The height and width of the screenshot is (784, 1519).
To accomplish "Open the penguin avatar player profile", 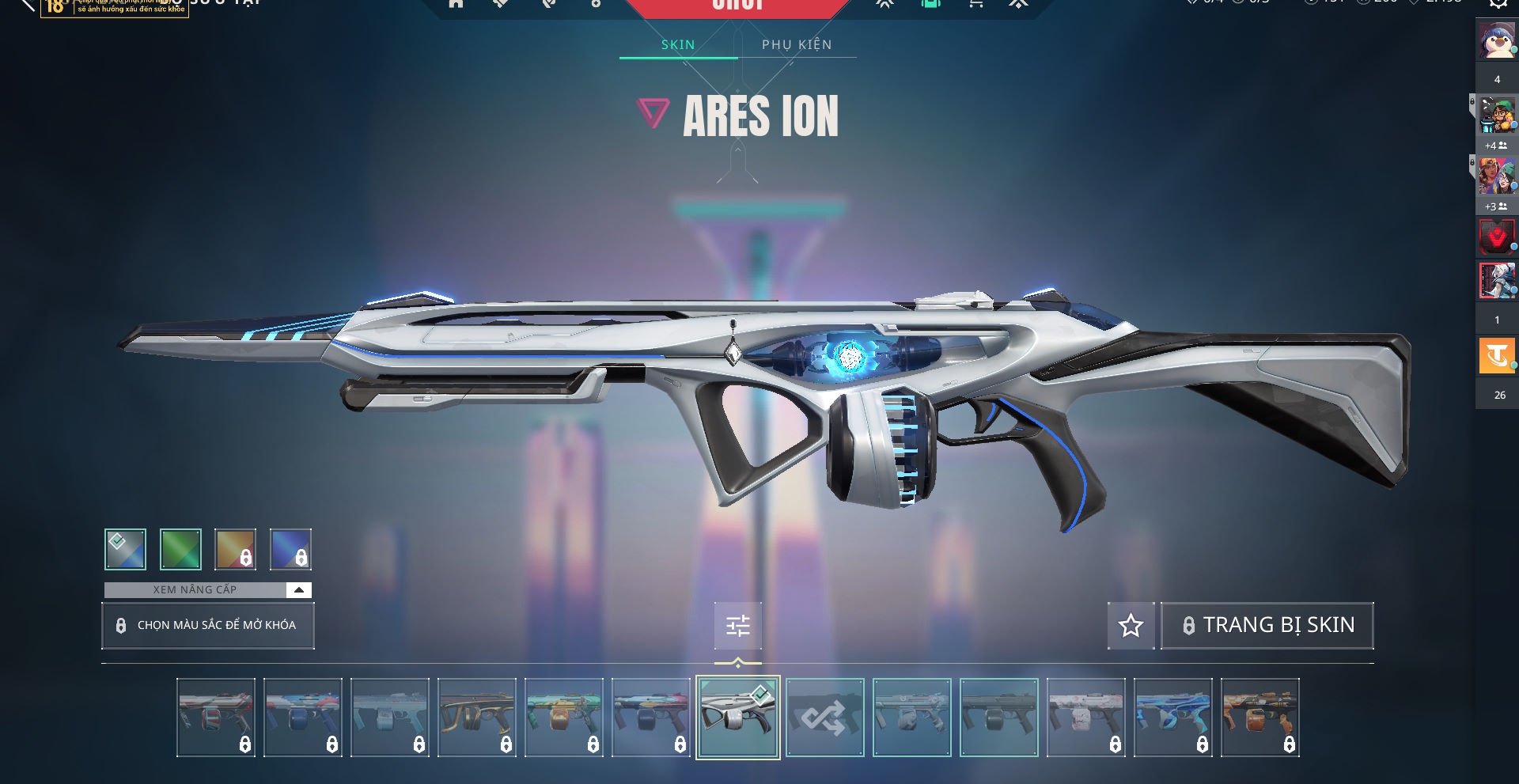I will (x=1496, y=40).
